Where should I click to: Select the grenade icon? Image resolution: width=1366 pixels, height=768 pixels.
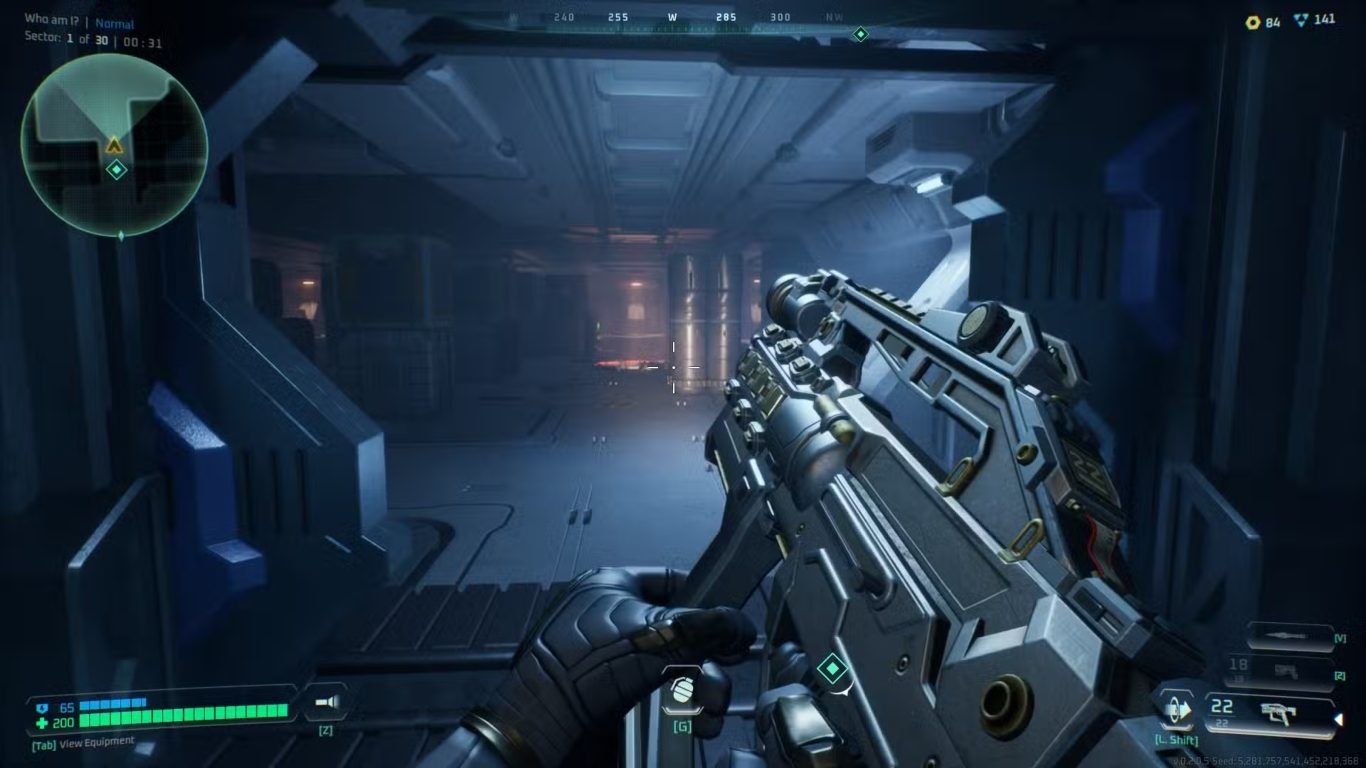pyautogui.click(x=682, y=691)
